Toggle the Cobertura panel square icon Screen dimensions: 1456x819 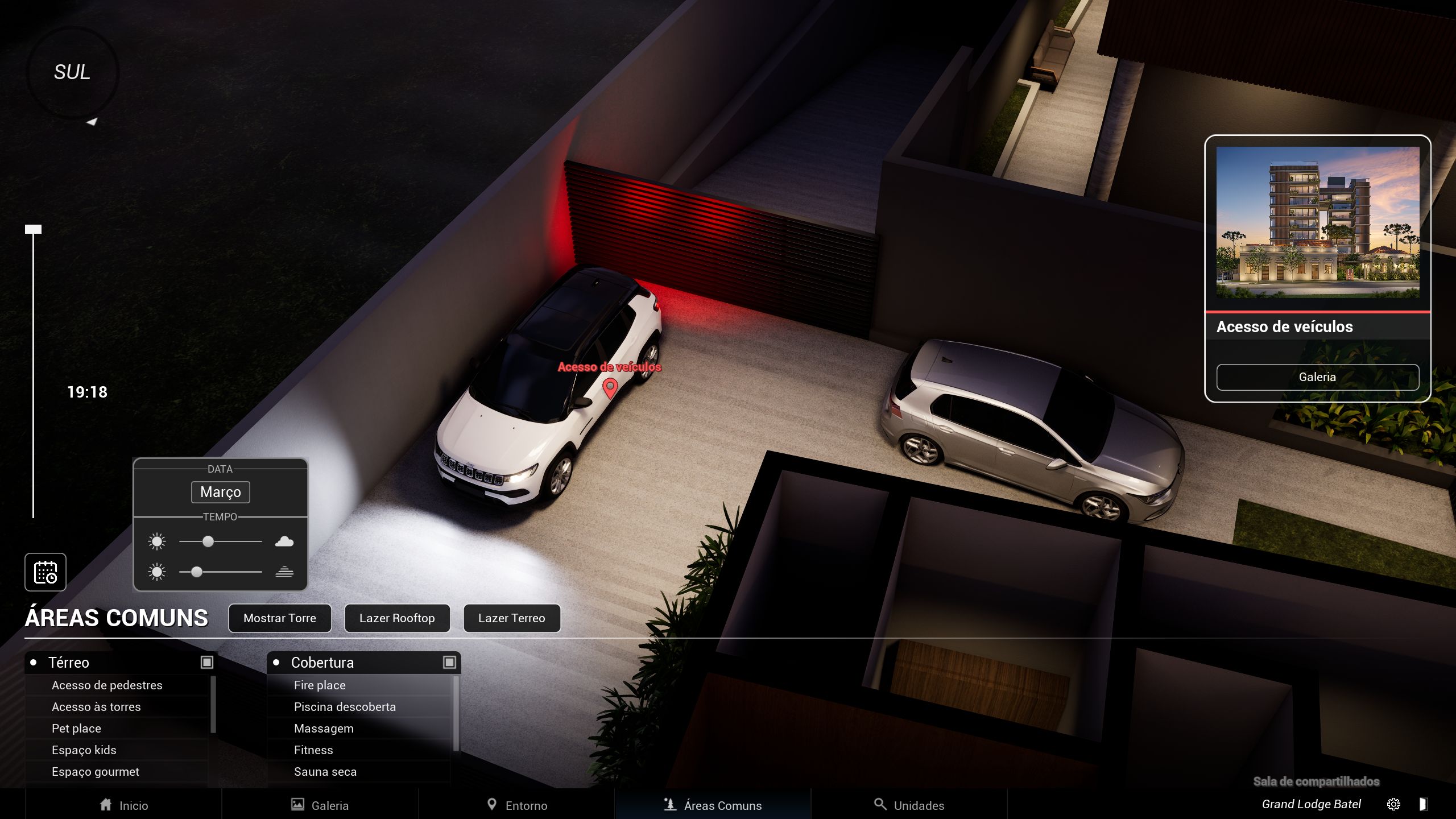pyautogui.click(x=449, y=662)
